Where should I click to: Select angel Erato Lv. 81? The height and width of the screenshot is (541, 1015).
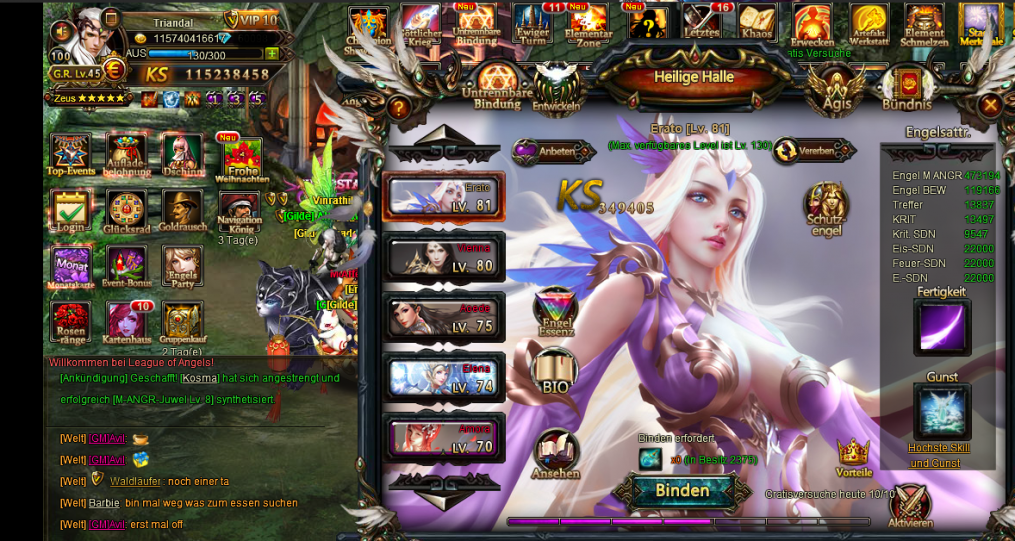tap(443, 196)
